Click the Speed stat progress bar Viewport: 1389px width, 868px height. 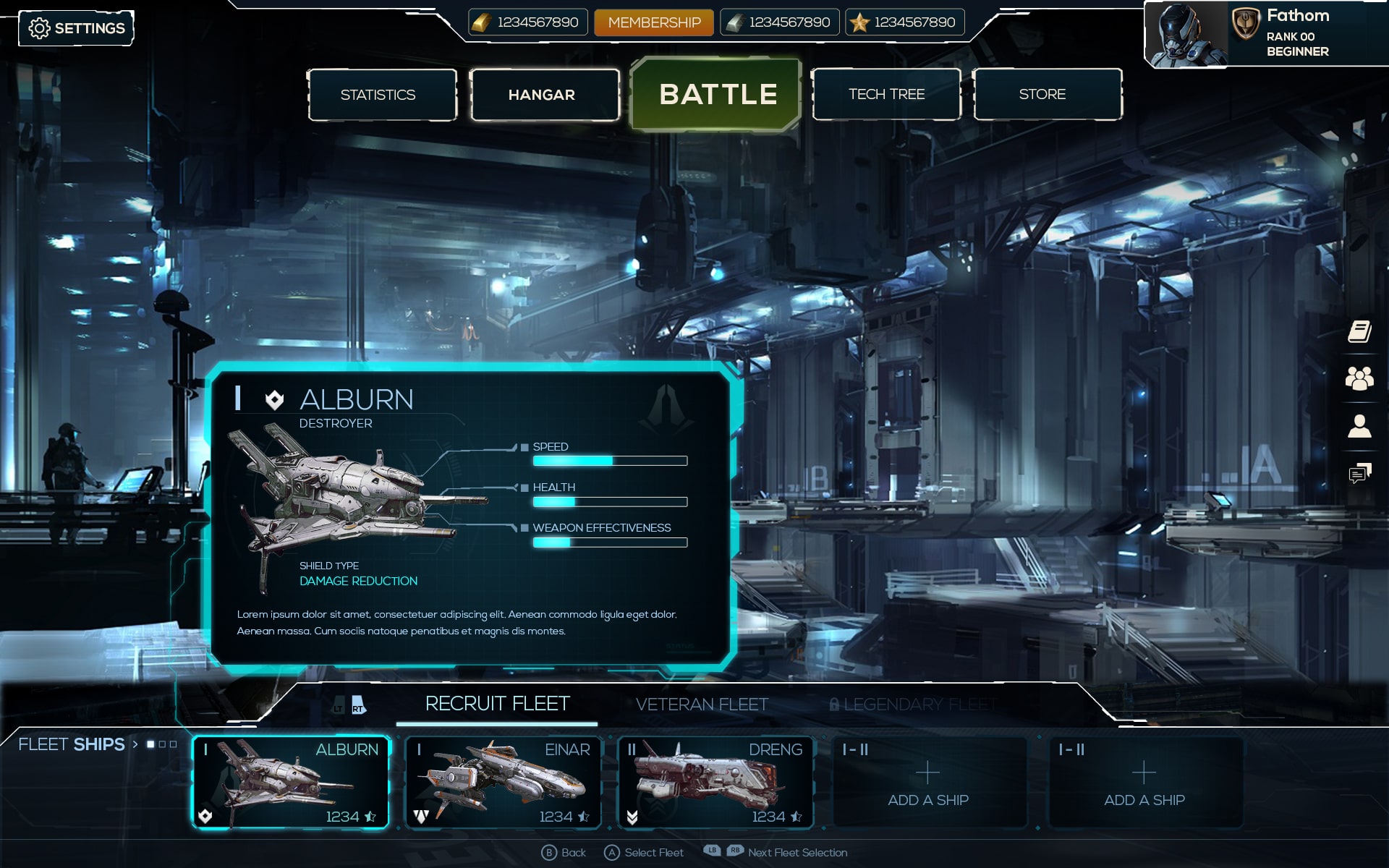pos(610,461)
